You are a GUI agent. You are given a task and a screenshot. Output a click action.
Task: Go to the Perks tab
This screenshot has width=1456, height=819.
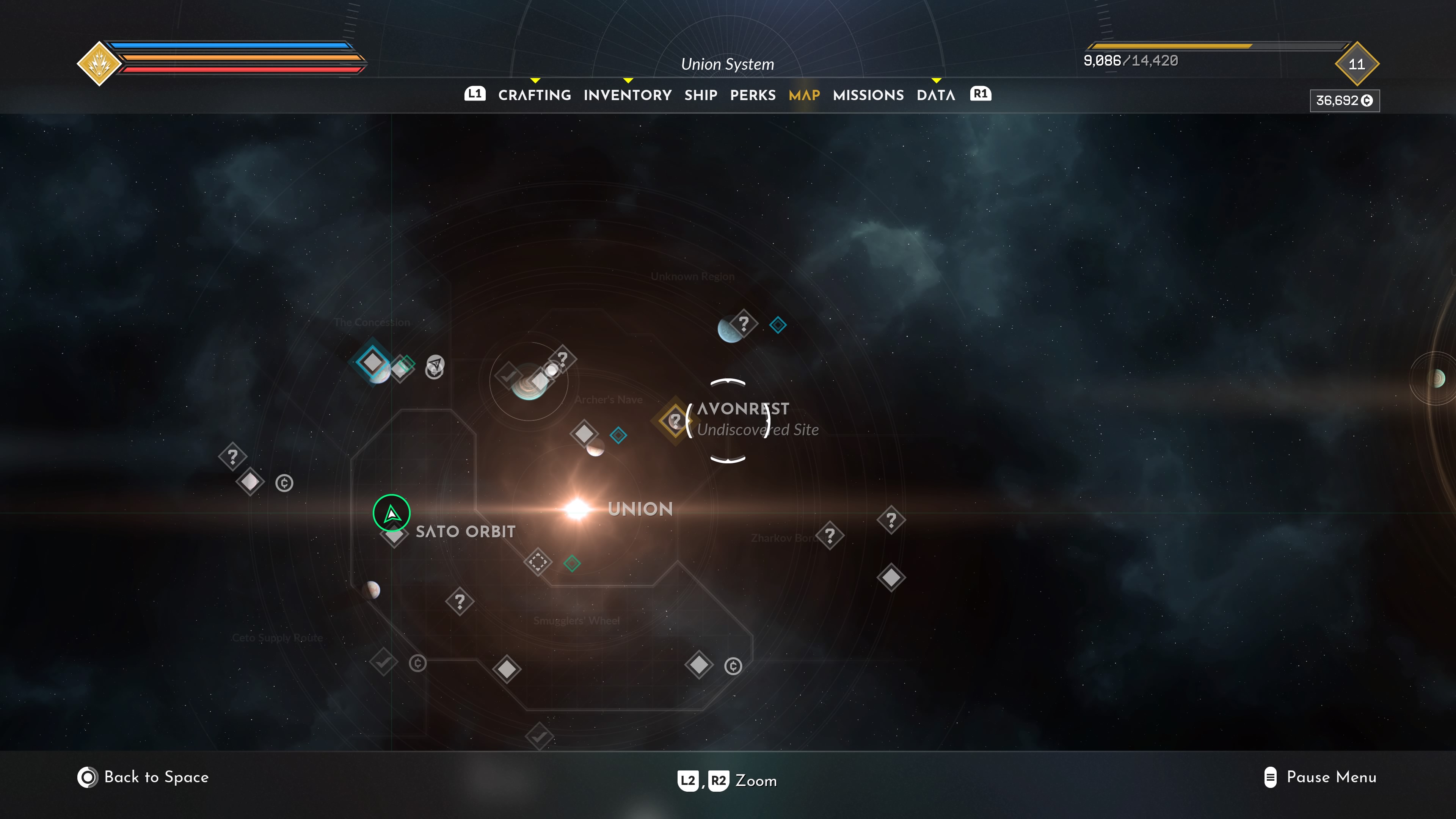tap(752, 95)
